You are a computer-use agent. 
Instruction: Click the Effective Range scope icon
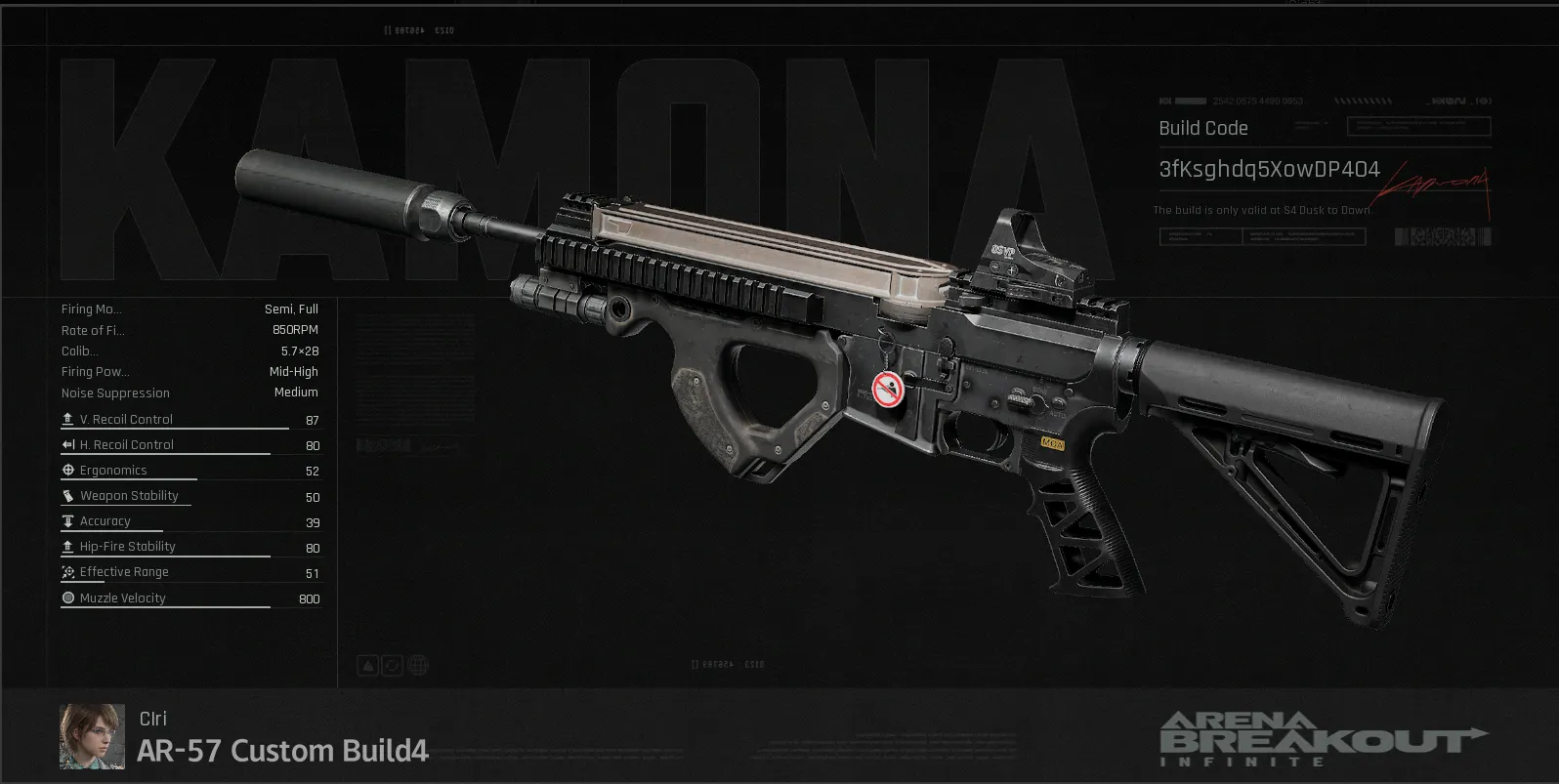point(67,571)
